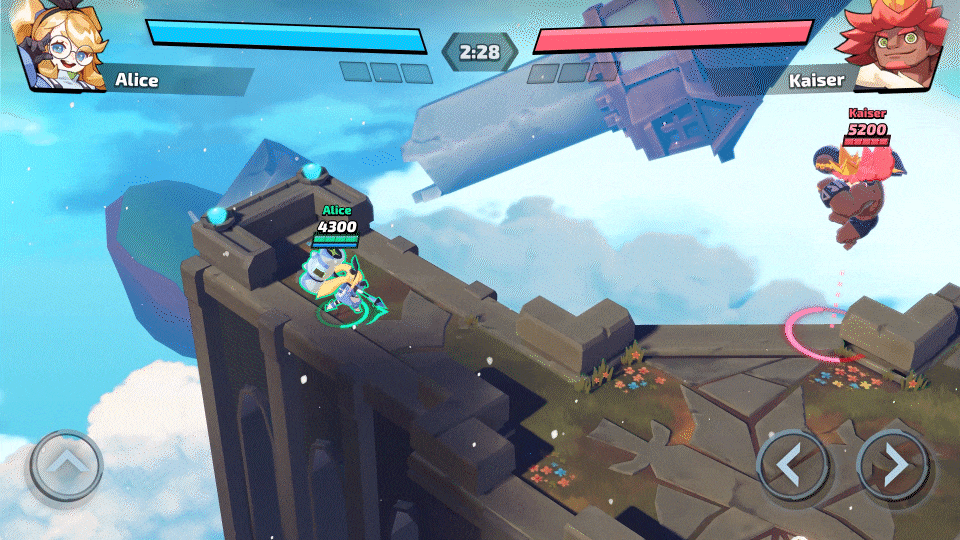The image size is (960, 540).
Task: Tap the move right arrow button
Action: 894,465
